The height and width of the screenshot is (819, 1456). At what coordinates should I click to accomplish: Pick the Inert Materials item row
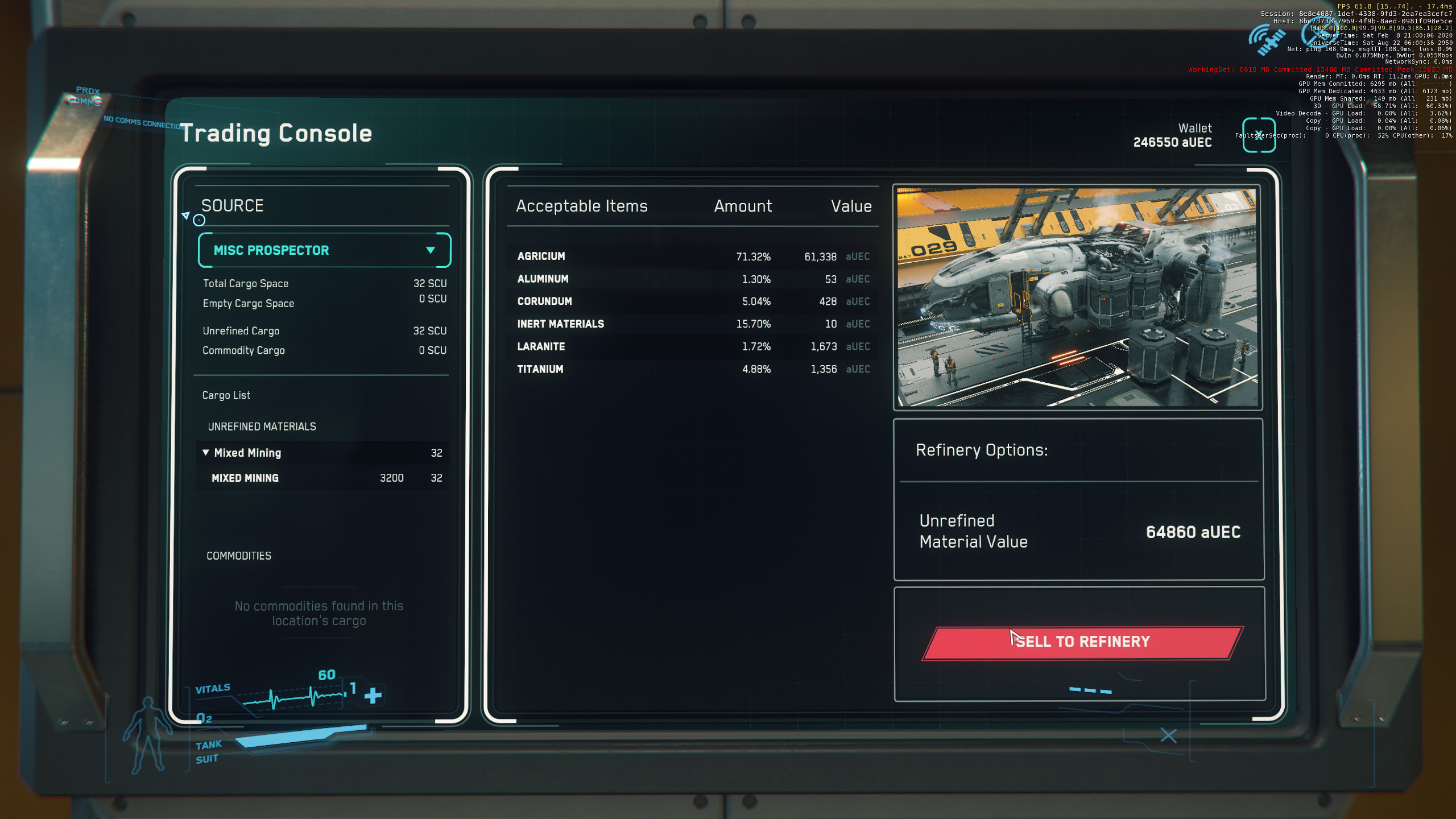coord(692,324)
